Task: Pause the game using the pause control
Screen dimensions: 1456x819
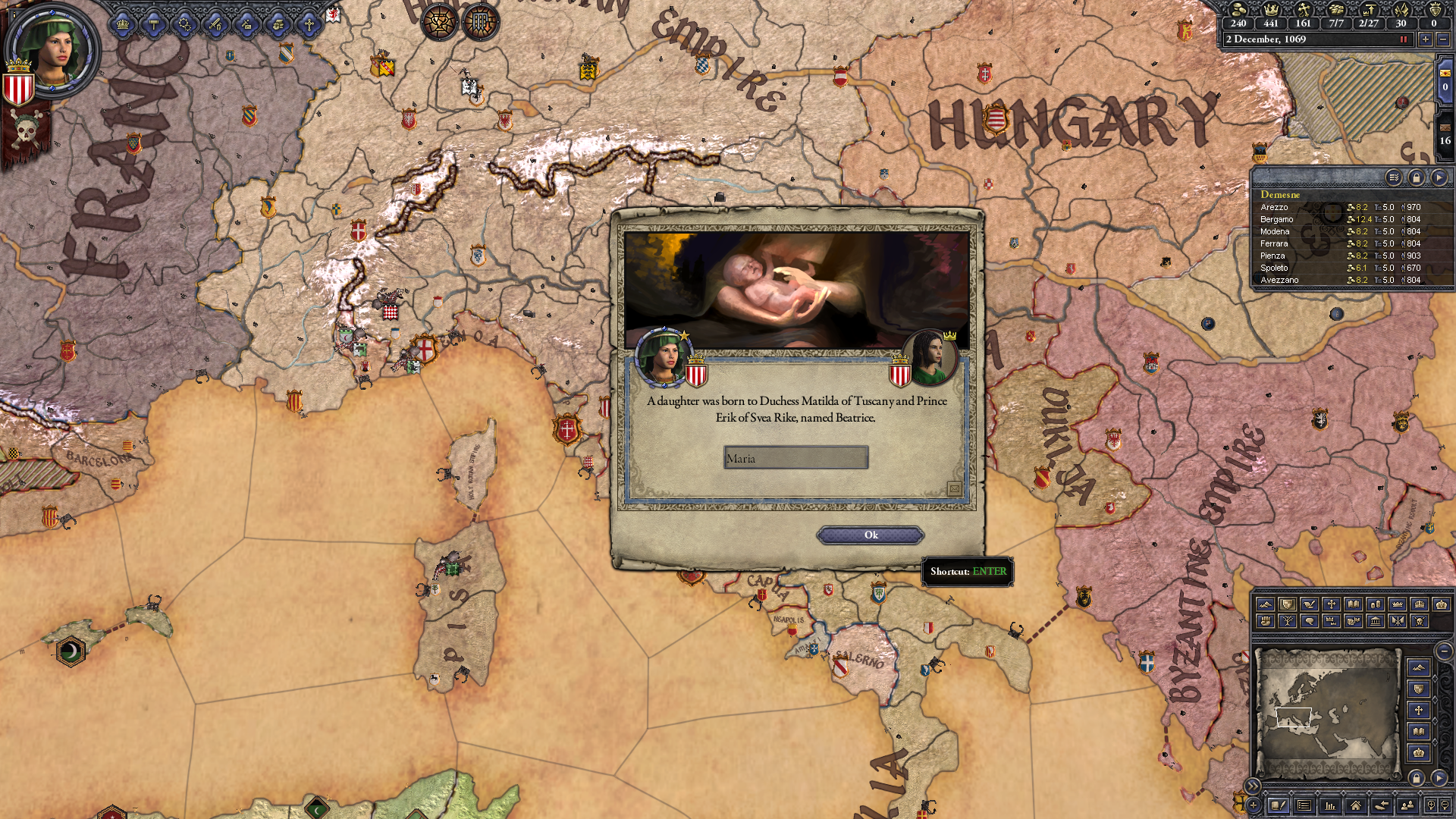Action: [x=1404, y=39]
